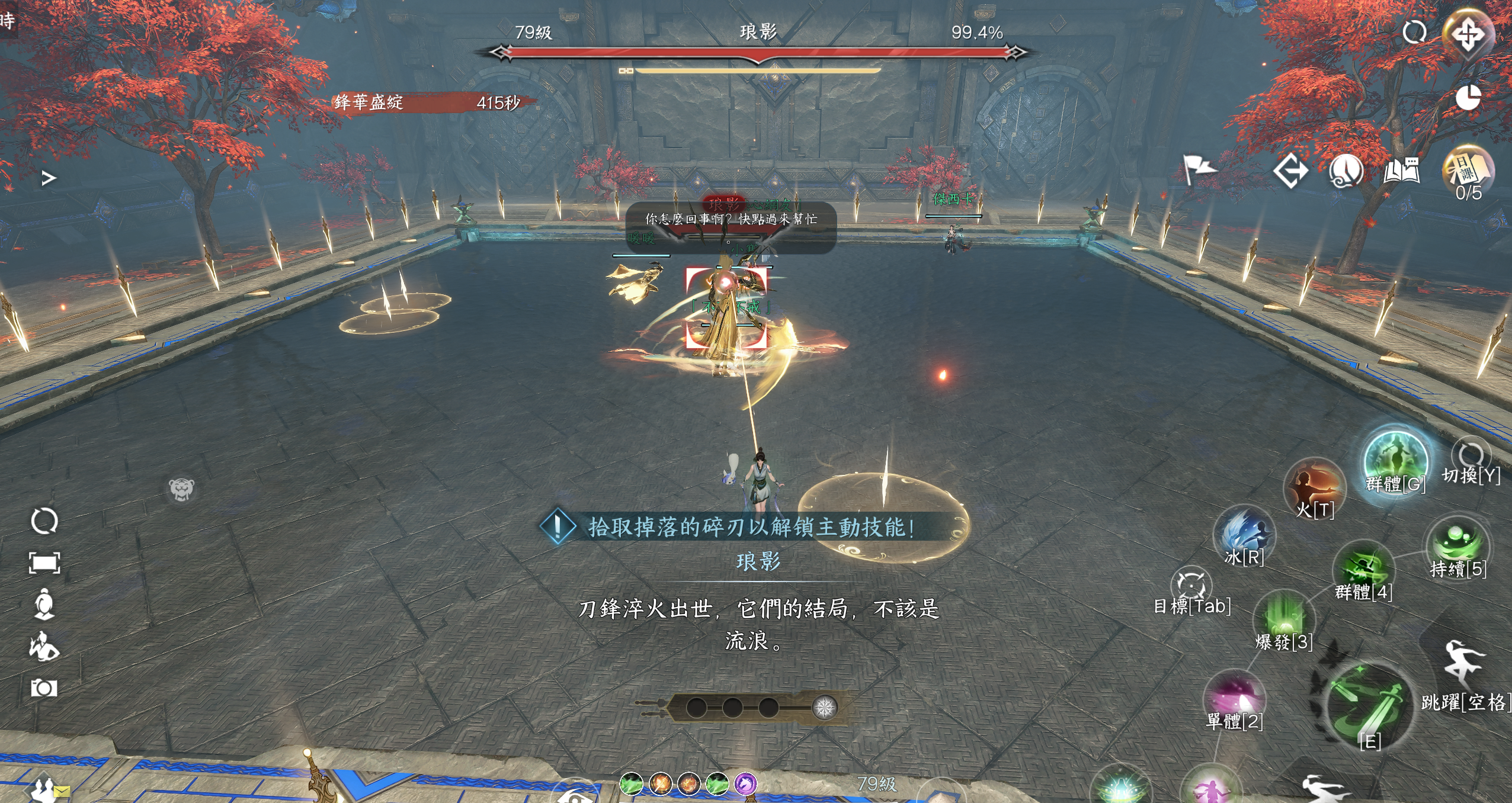Open the pie chart statistics icon
1512x803 pixels.
click(x=1468, y=98)
